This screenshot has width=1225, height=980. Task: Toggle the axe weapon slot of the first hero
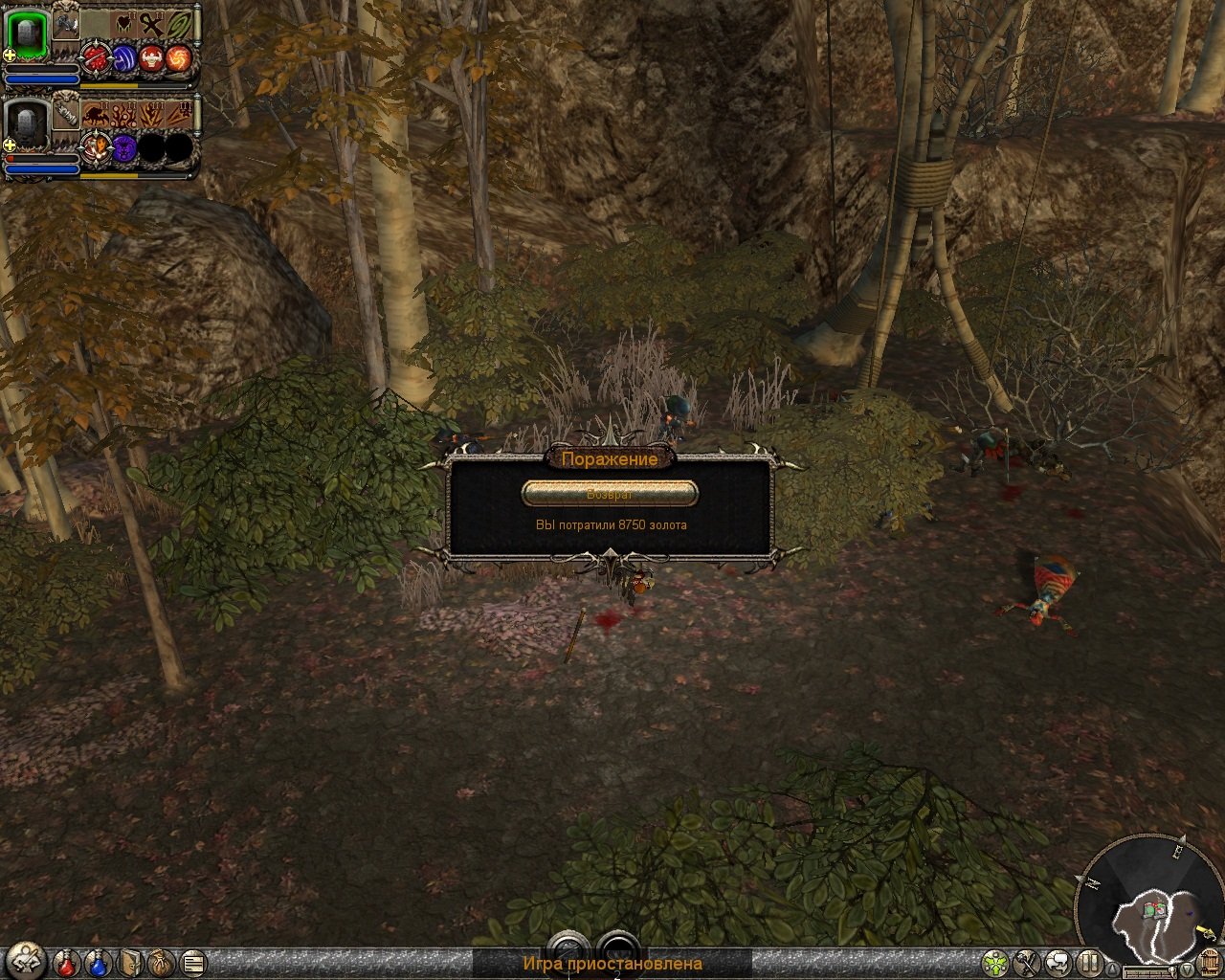pyautogui.click(x=65, y=26)
